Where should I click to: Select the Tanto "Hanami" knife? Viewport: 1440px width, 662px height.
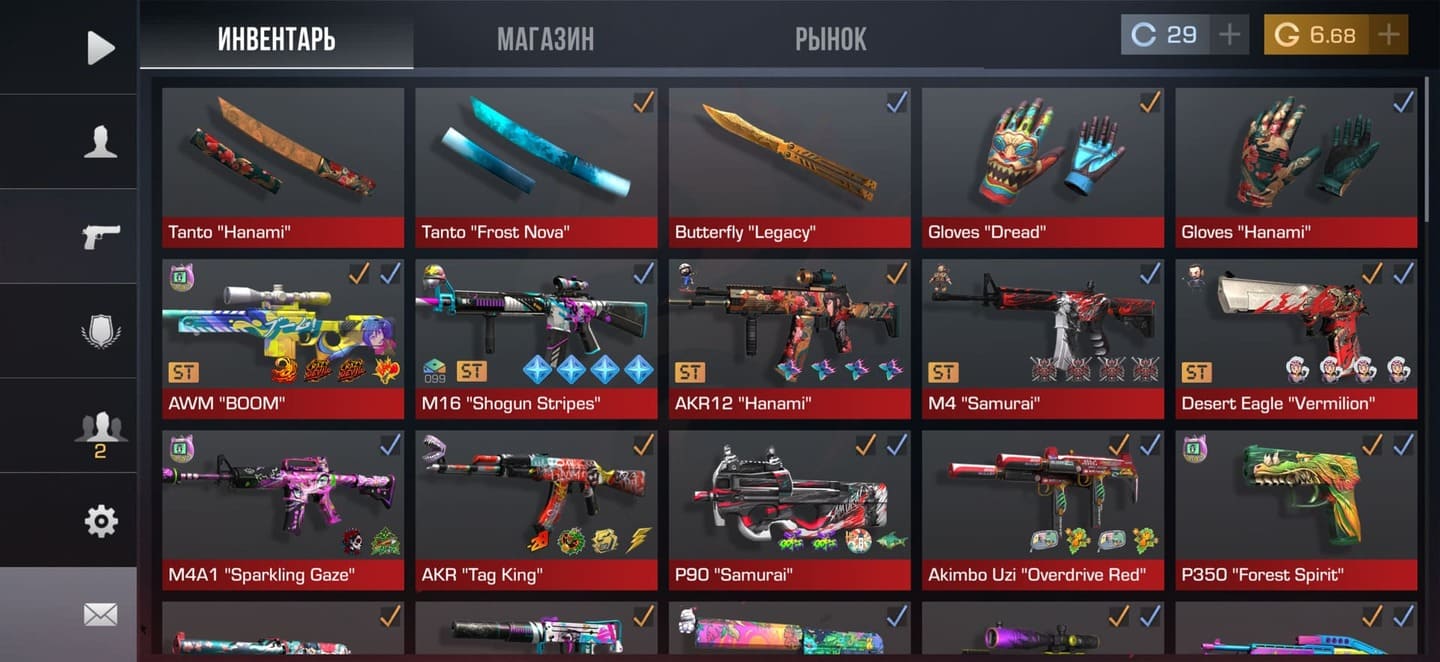[x=283, y=167]
